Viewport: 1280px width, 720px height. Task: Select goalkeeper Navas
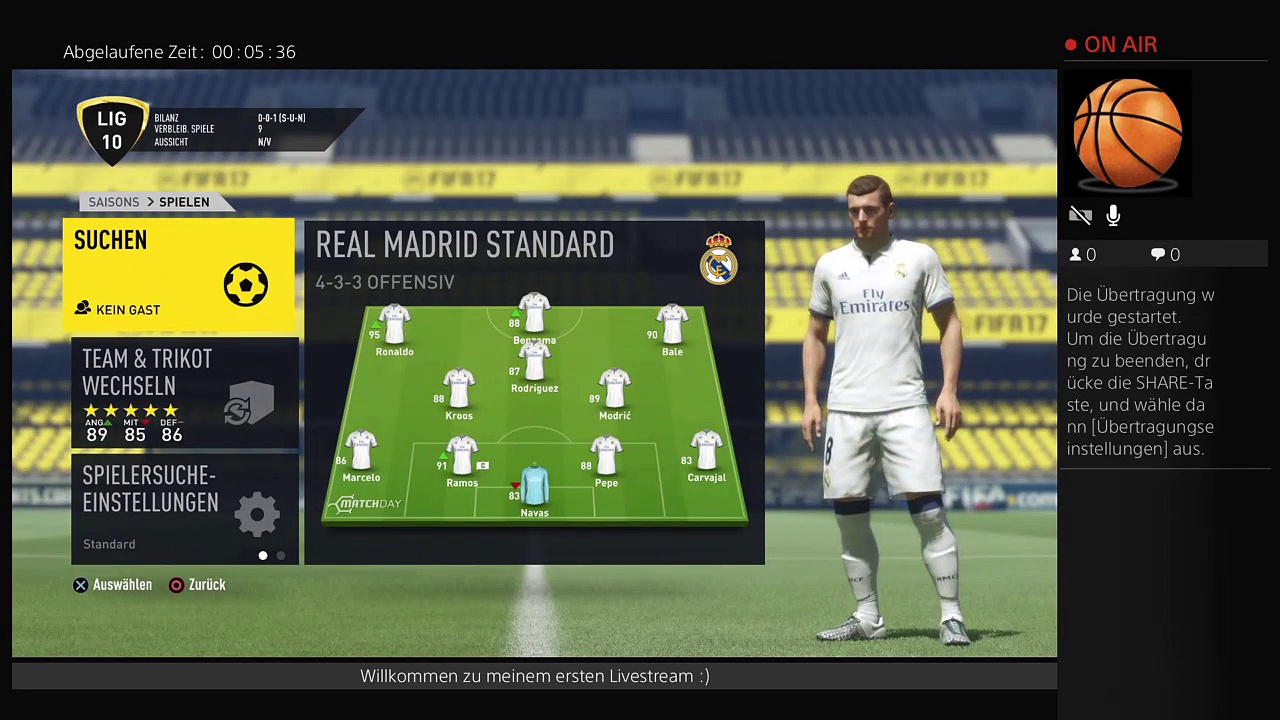[534, 488]
